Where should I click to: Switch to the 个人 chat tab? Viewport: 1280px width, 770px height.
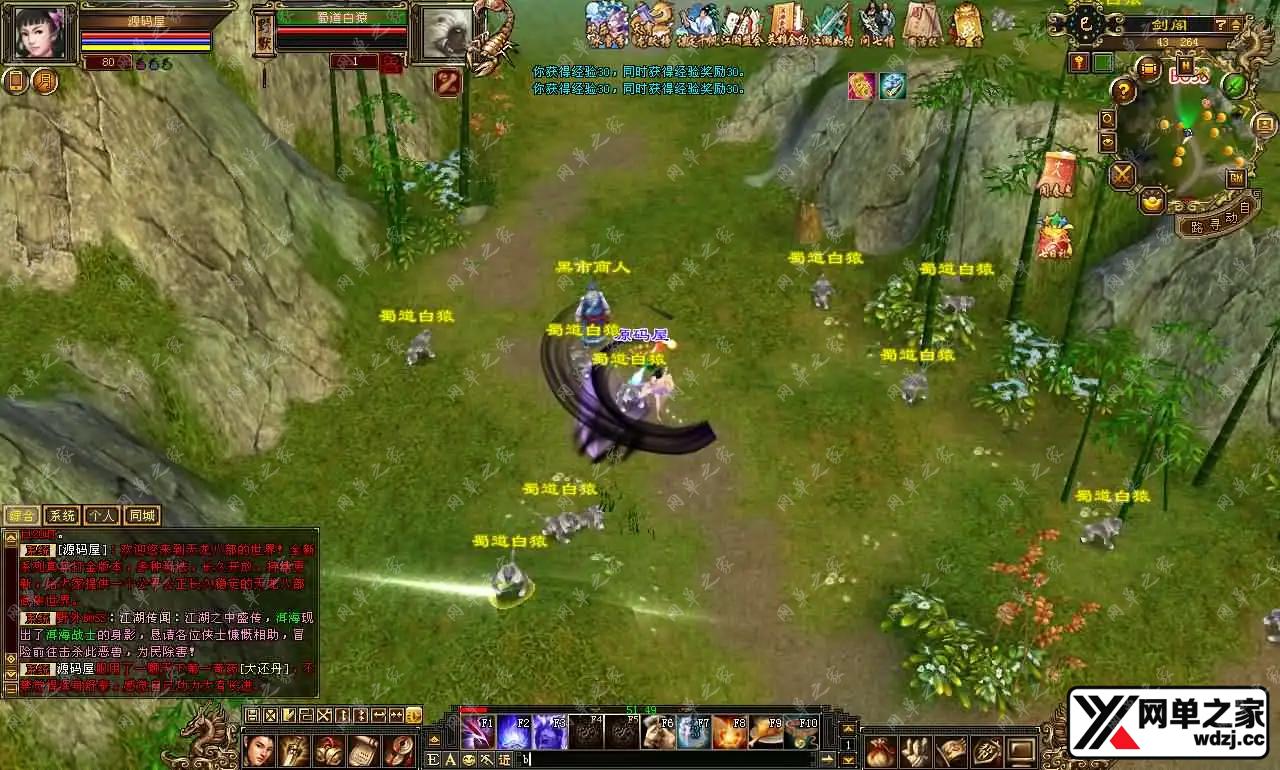pos(101,516)
